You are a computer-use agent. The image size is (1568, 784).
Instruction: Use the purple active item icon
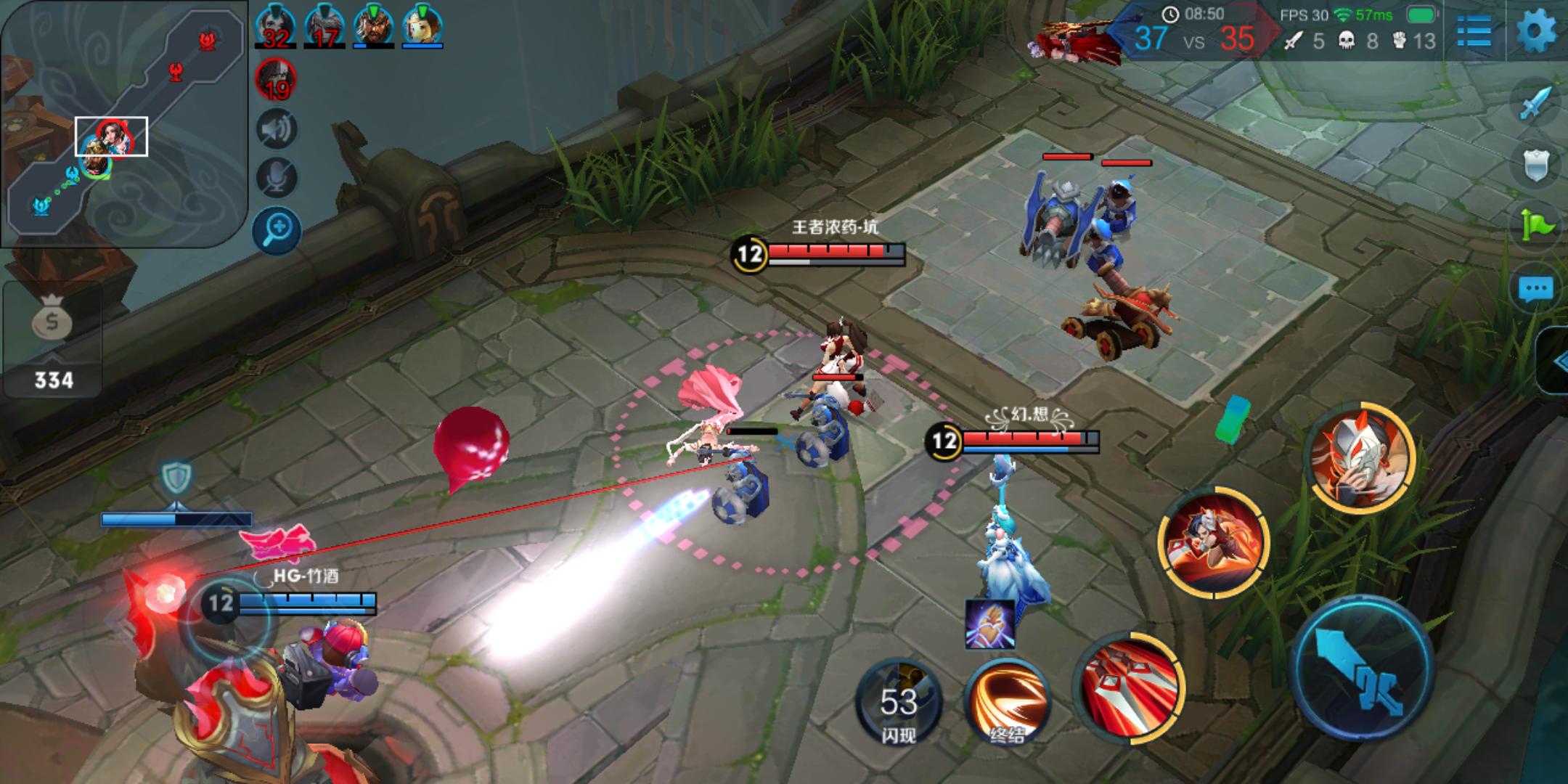click(x=989, y=624)
